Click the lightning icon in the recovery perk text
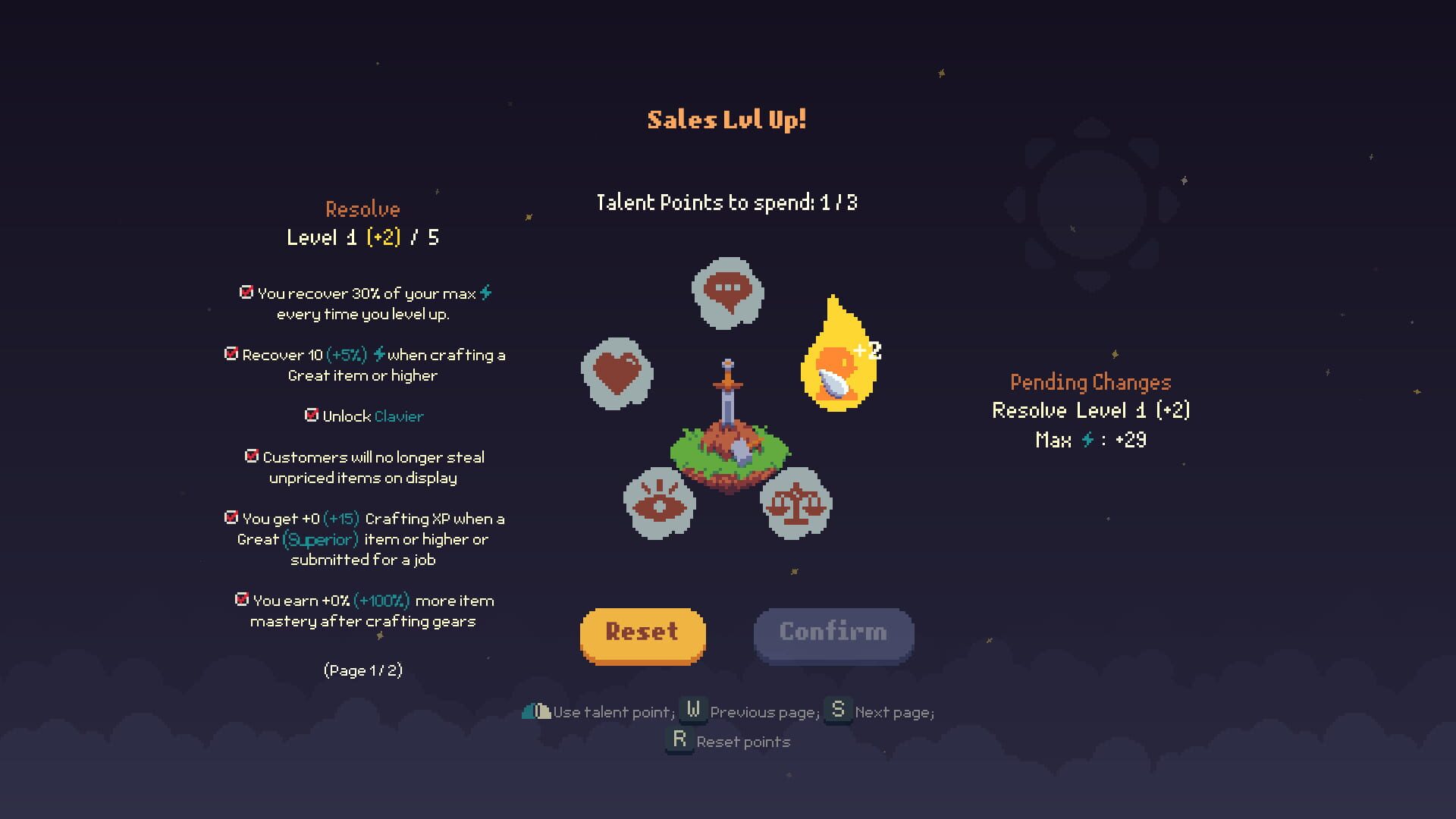 (381, 354)
